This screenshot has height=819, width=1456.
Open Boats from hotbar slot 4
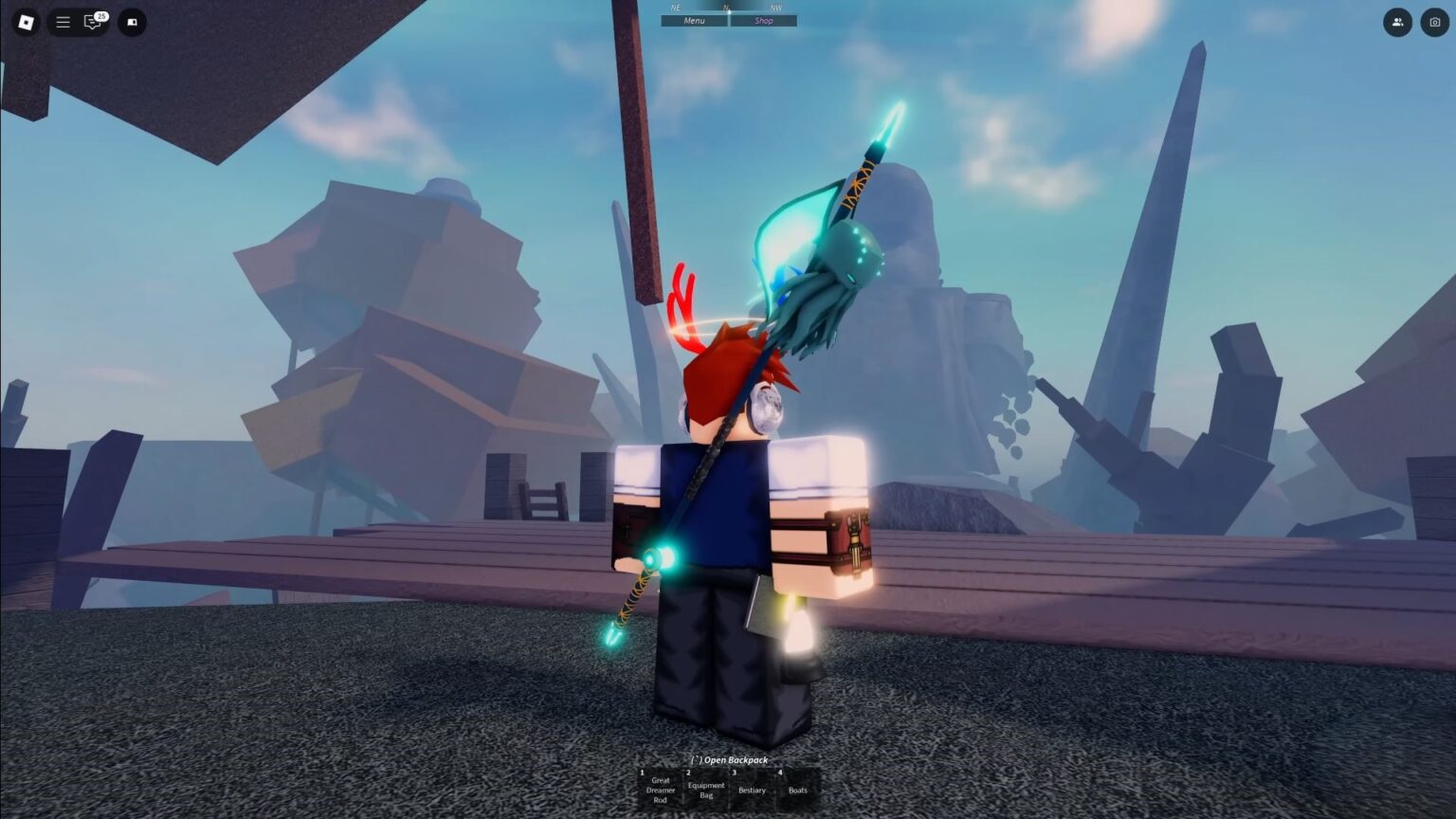pyautogui.click(x=797, y=791)
